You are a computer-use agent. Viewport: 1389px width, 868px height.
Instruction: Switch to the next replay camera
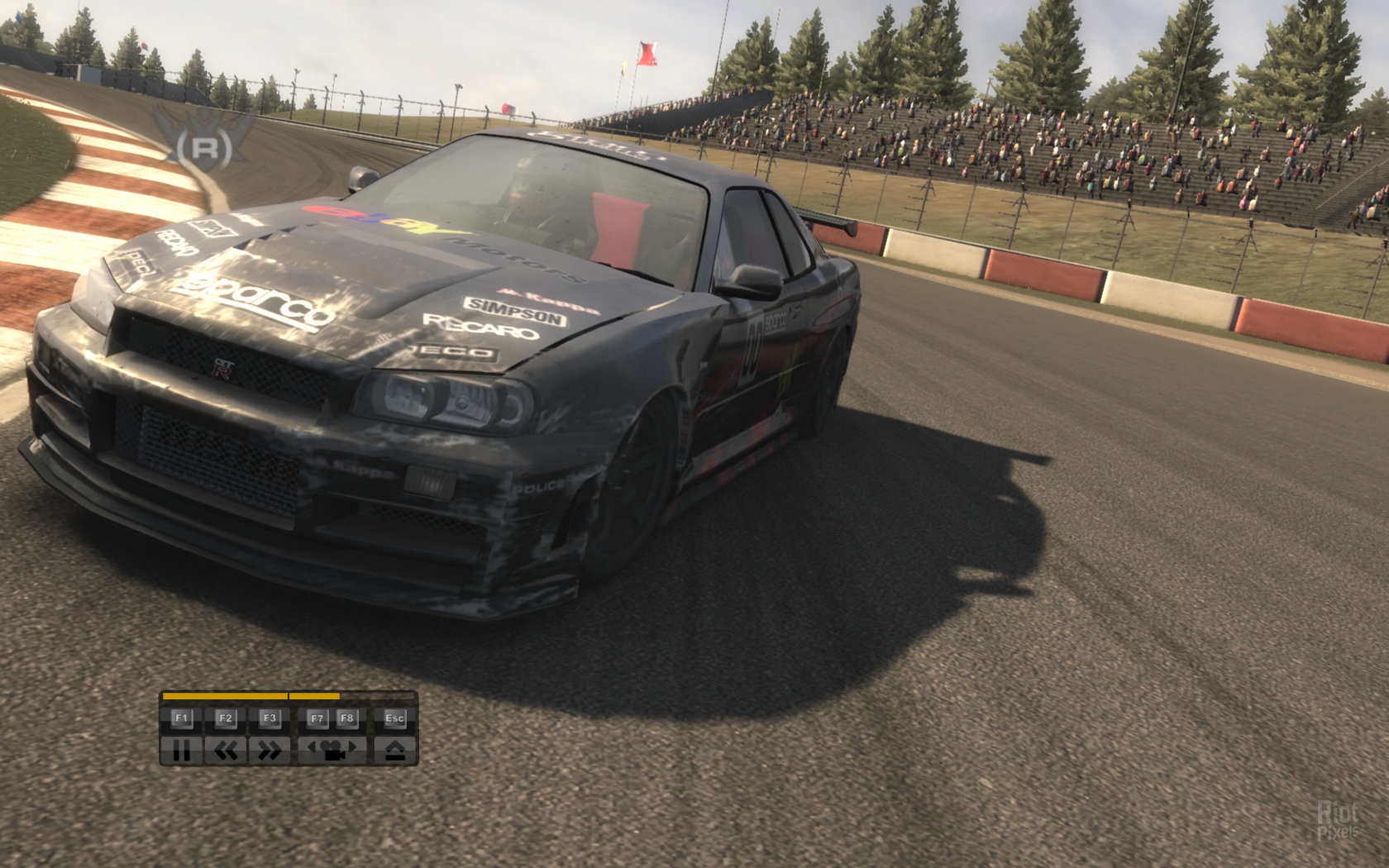[353, 749]
